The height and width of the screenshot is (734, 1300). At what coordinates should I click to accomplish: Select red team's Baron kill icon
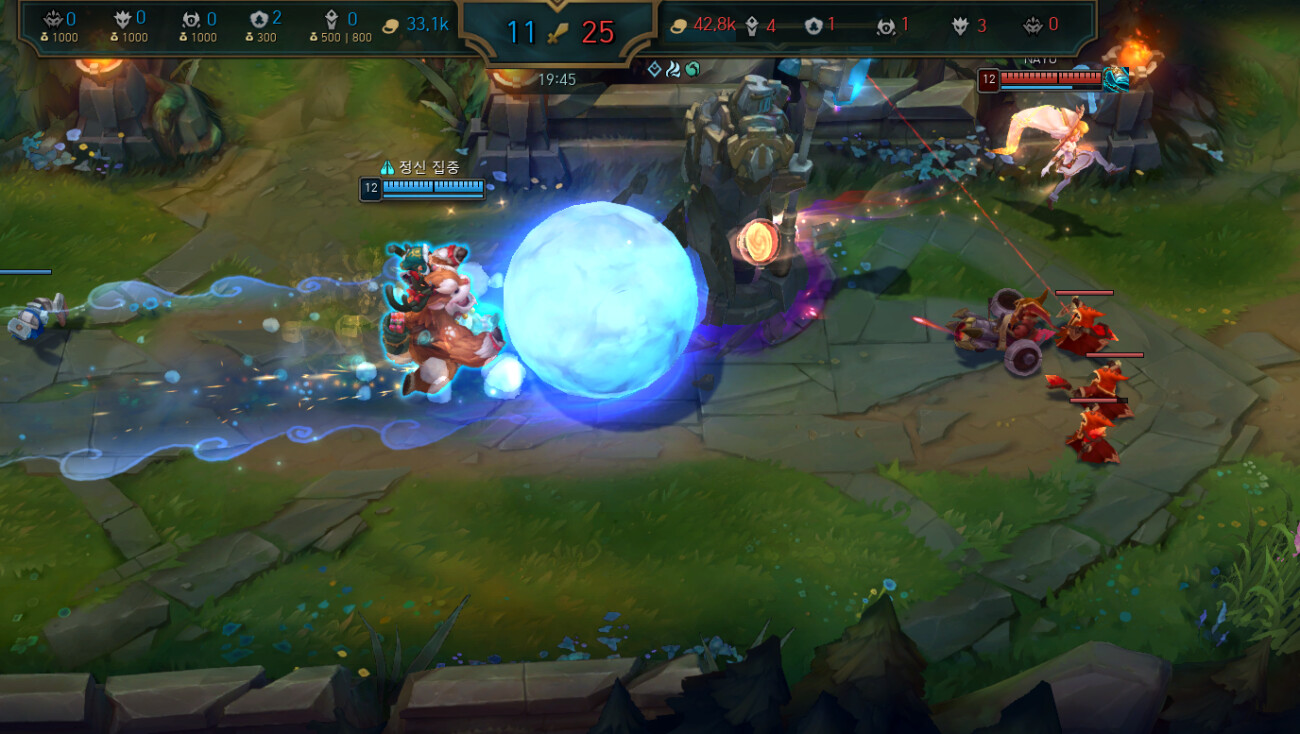(x=1031, y=25)
